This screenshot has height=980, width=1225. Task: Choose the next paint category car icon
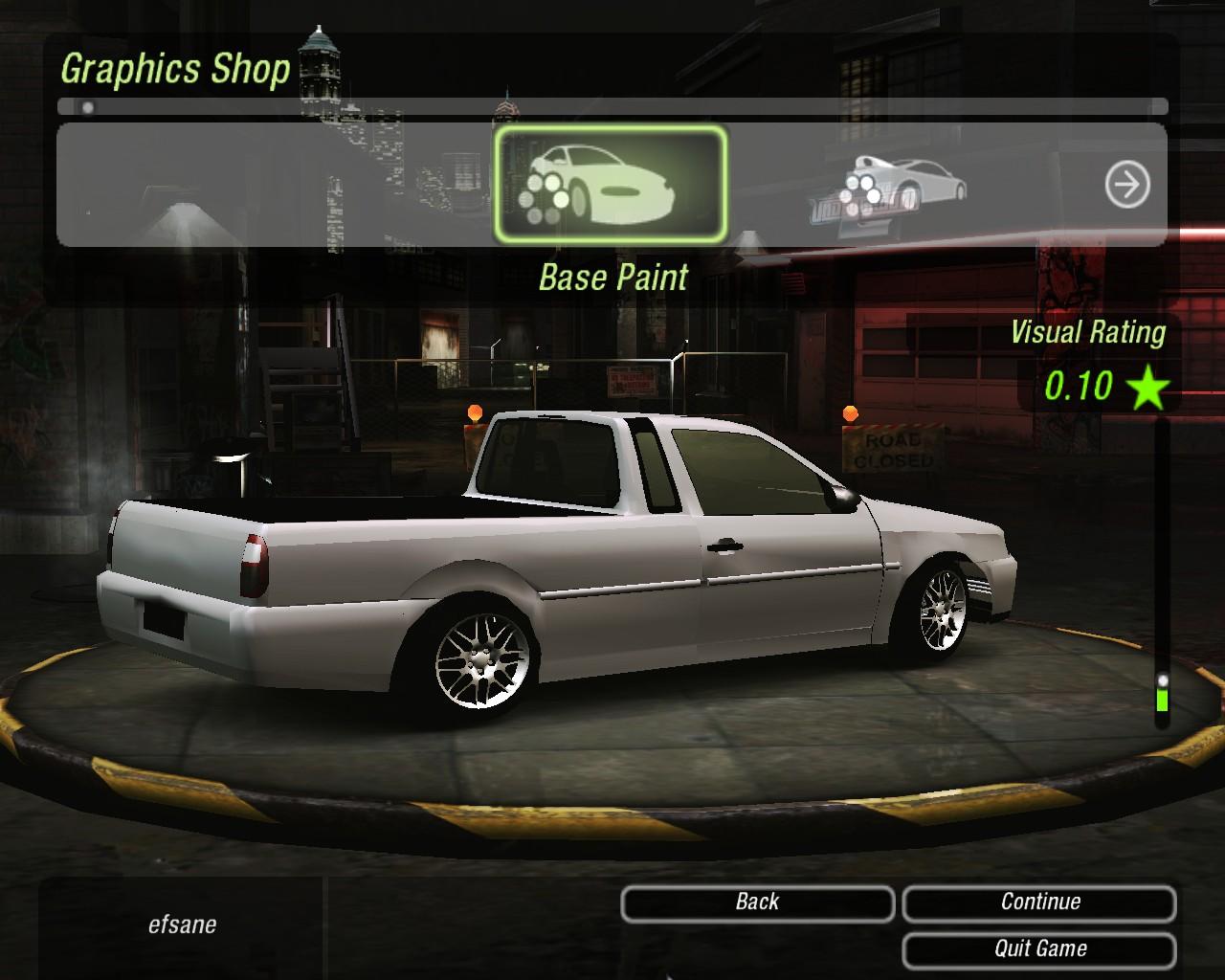coord(902,185)
